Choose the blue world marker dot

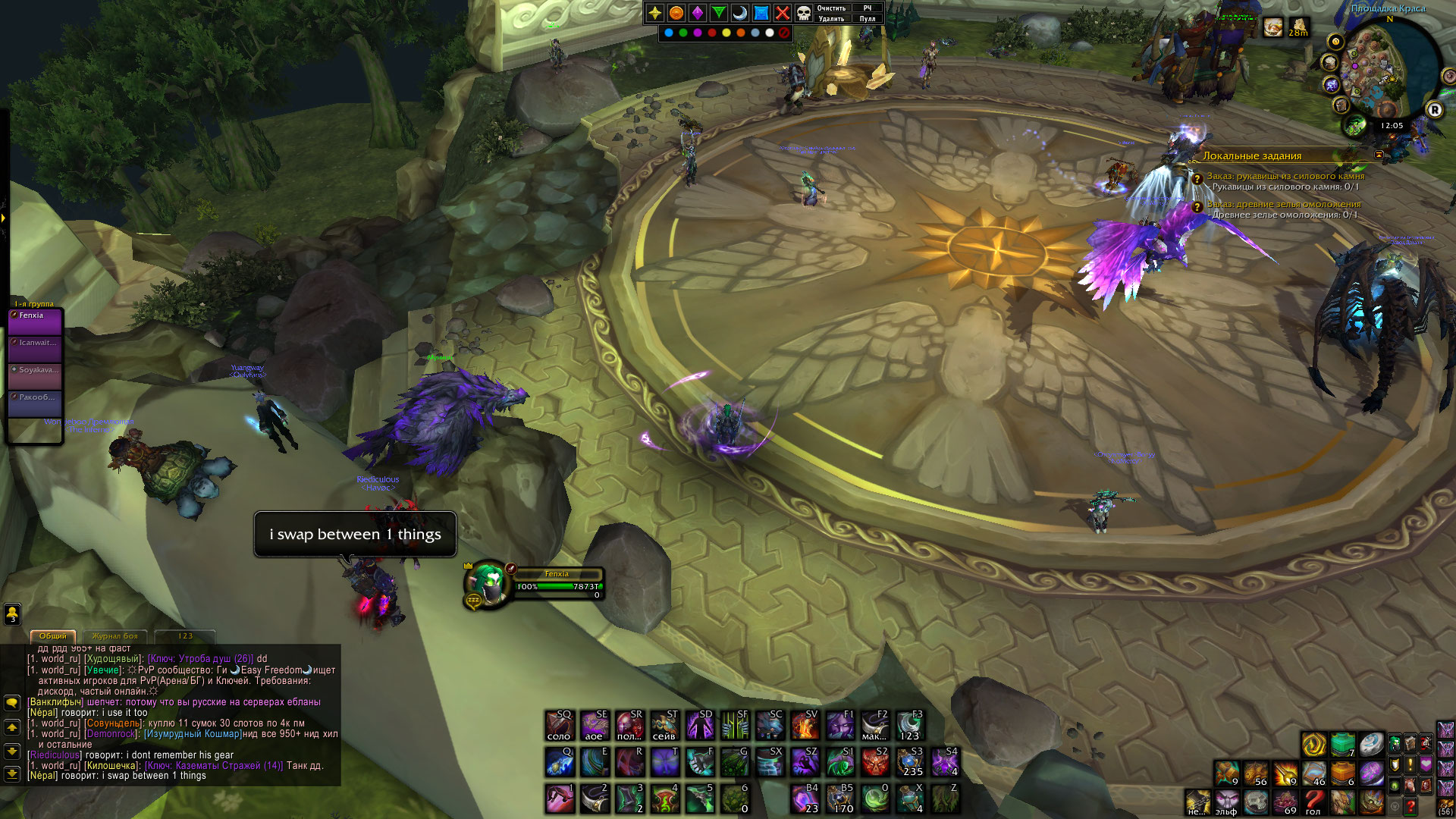[668, 33]
